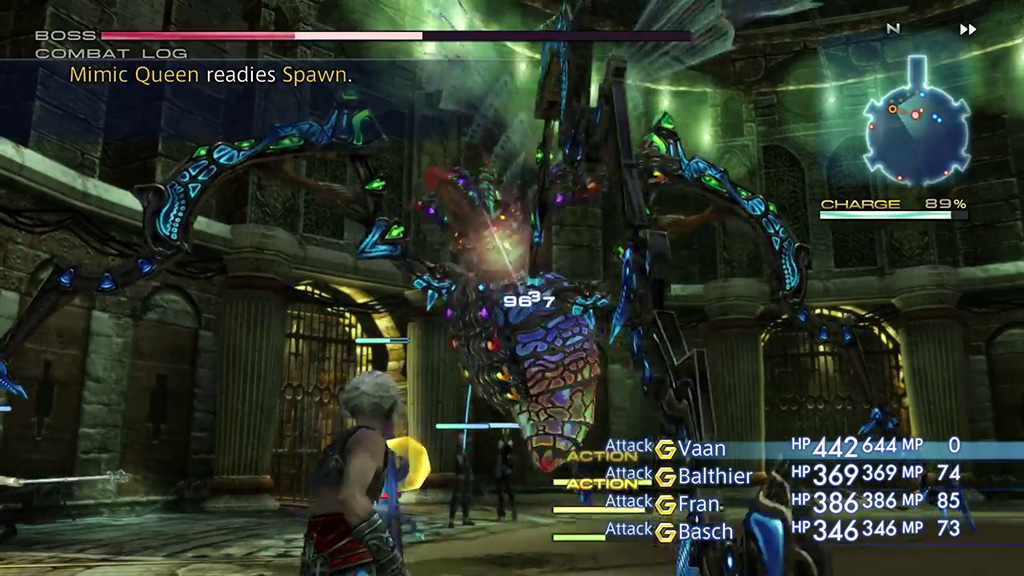Select Vaan's party row

tap(701, 448)
